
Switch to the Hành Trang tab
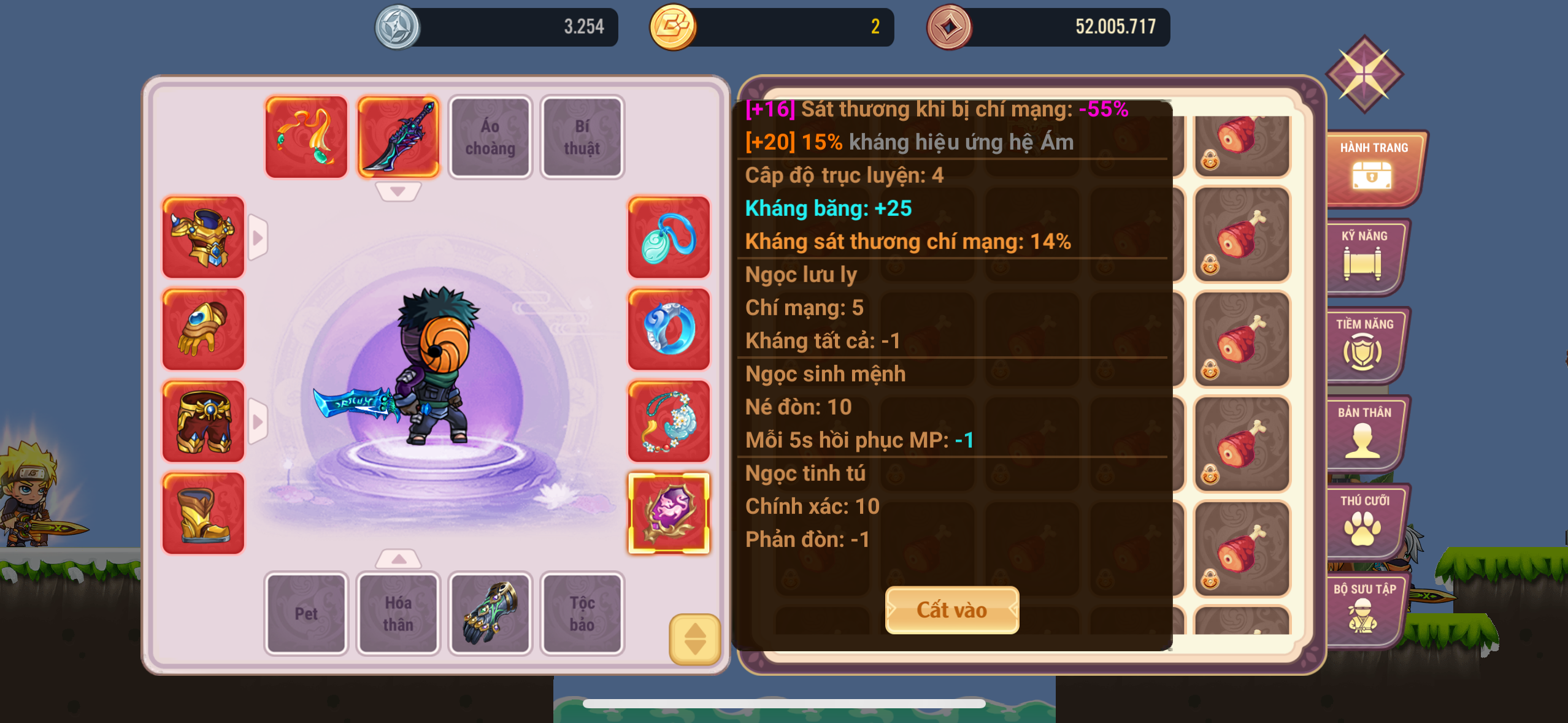point(1373,168)
